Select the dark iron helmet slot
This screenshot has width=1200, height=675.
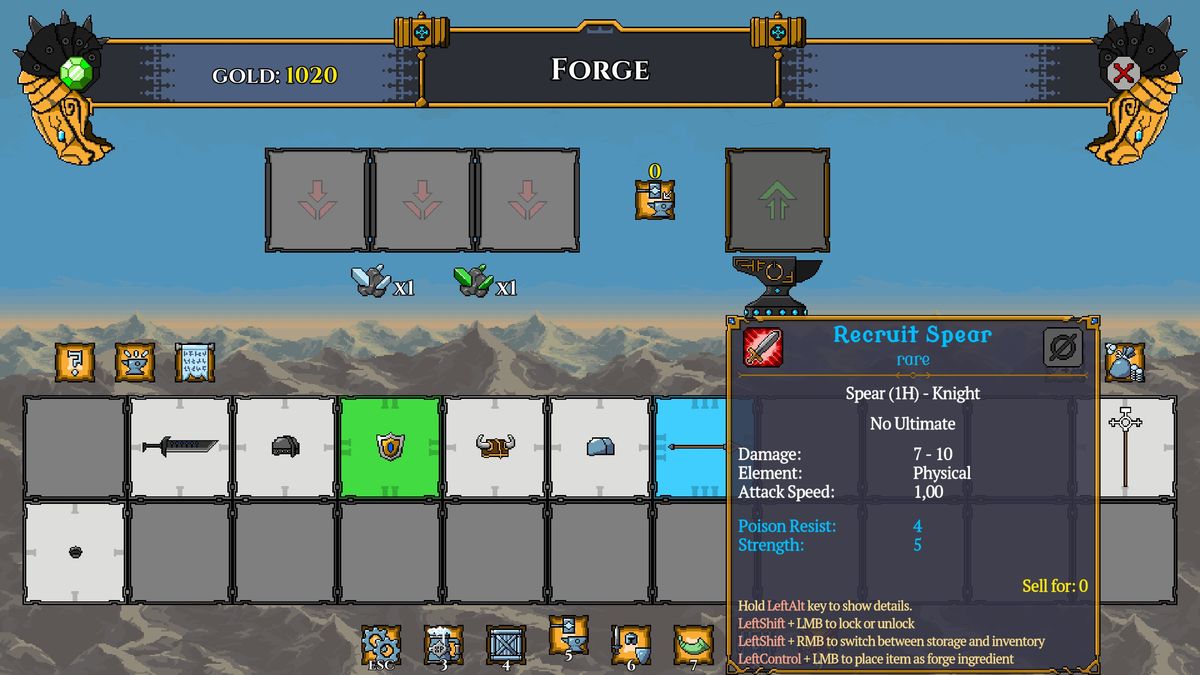point(285,447)
